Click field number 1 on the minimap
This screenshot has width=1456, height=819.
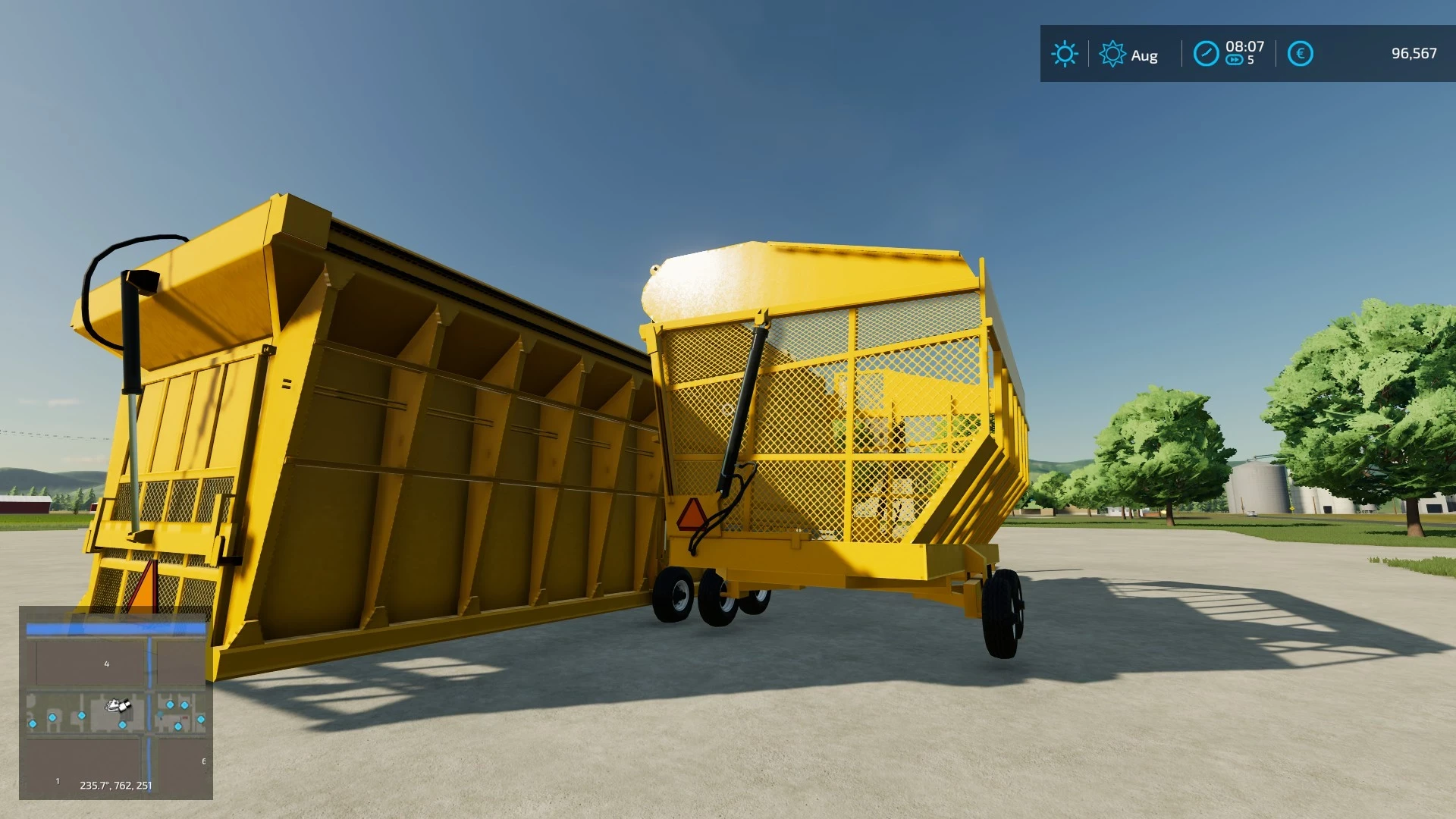coord(58,781)
